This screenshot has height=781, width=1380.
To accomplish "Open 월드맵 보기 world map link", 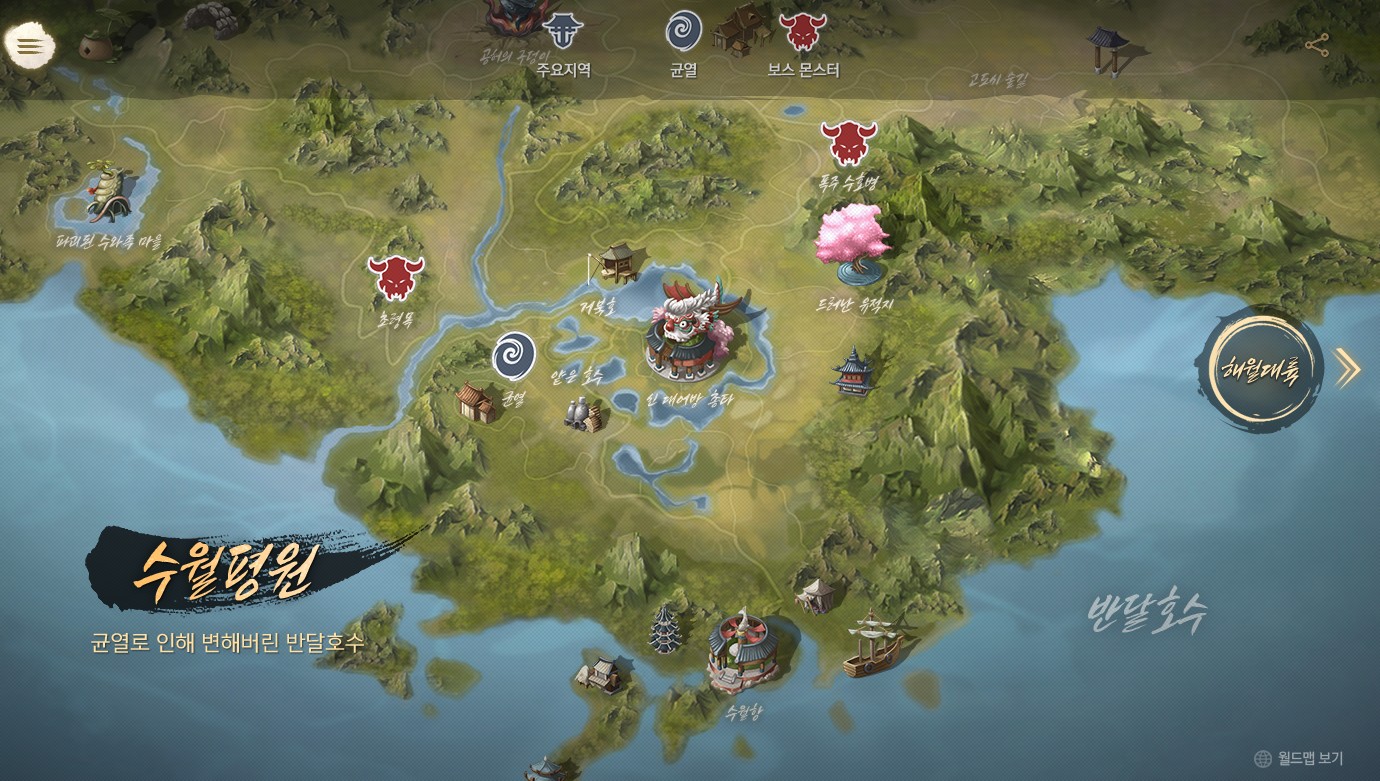I will pos(1298,758).
